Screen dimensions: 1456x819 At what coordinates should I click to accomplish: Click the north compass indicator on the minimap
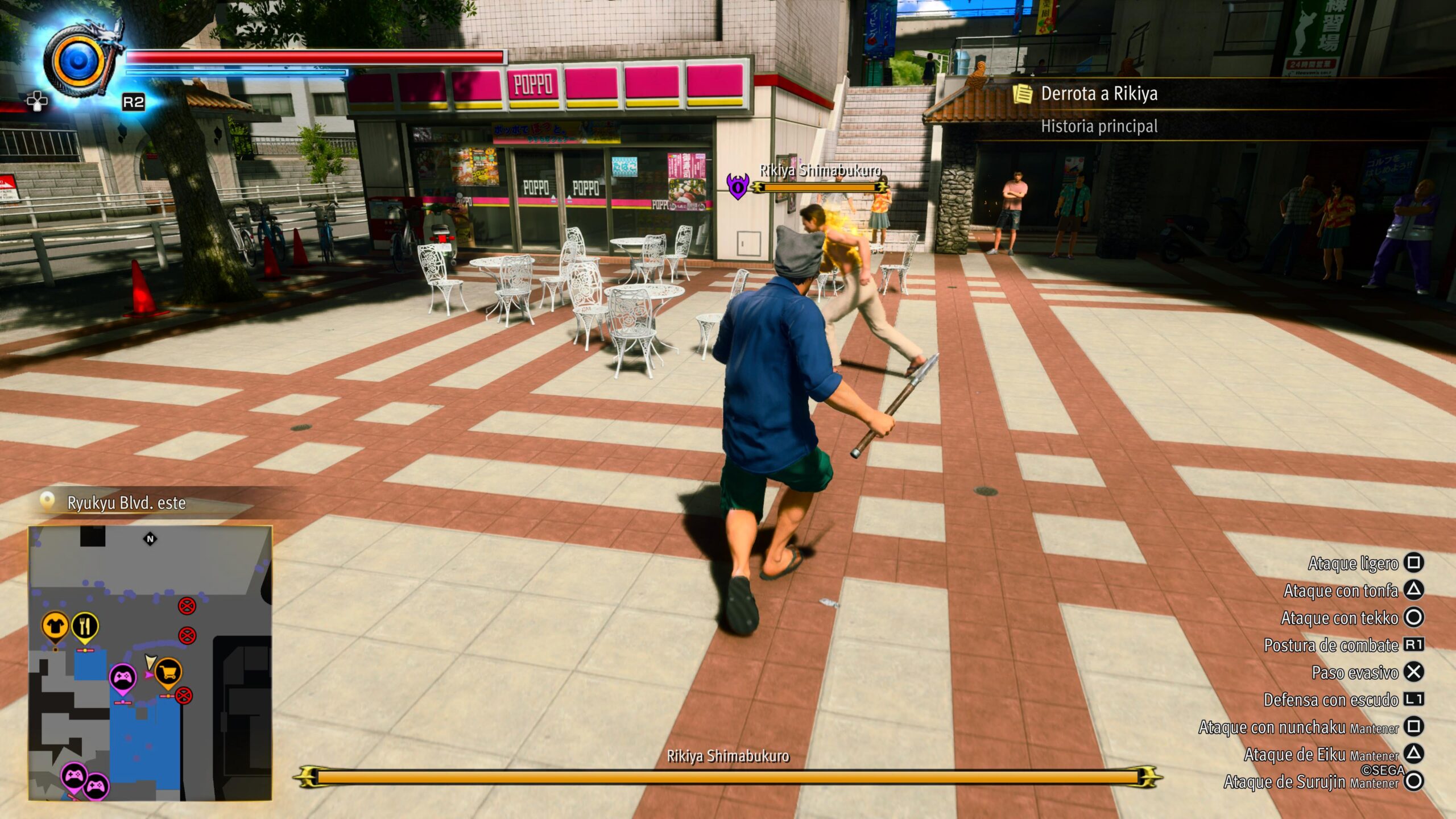point(150,539)
